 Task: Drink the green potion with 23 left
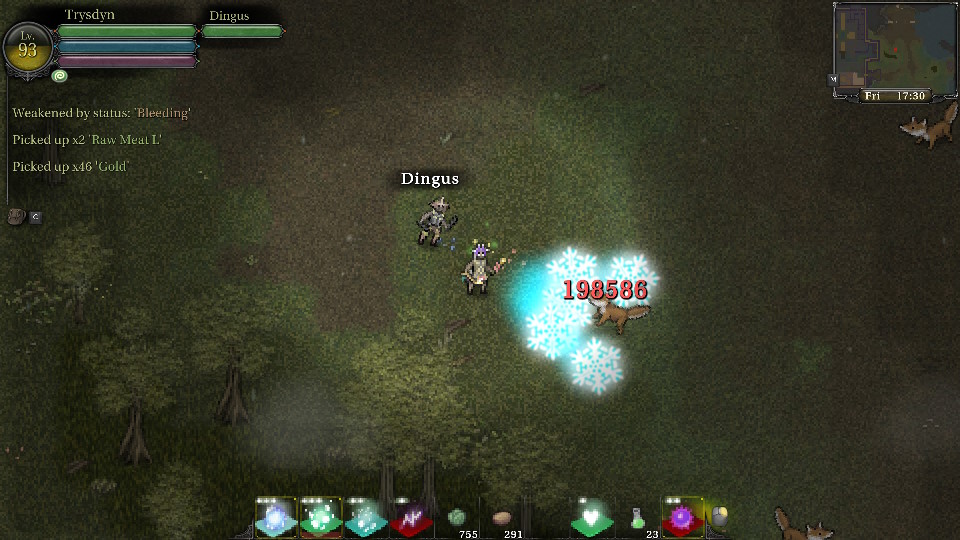[x=637, y=518]
